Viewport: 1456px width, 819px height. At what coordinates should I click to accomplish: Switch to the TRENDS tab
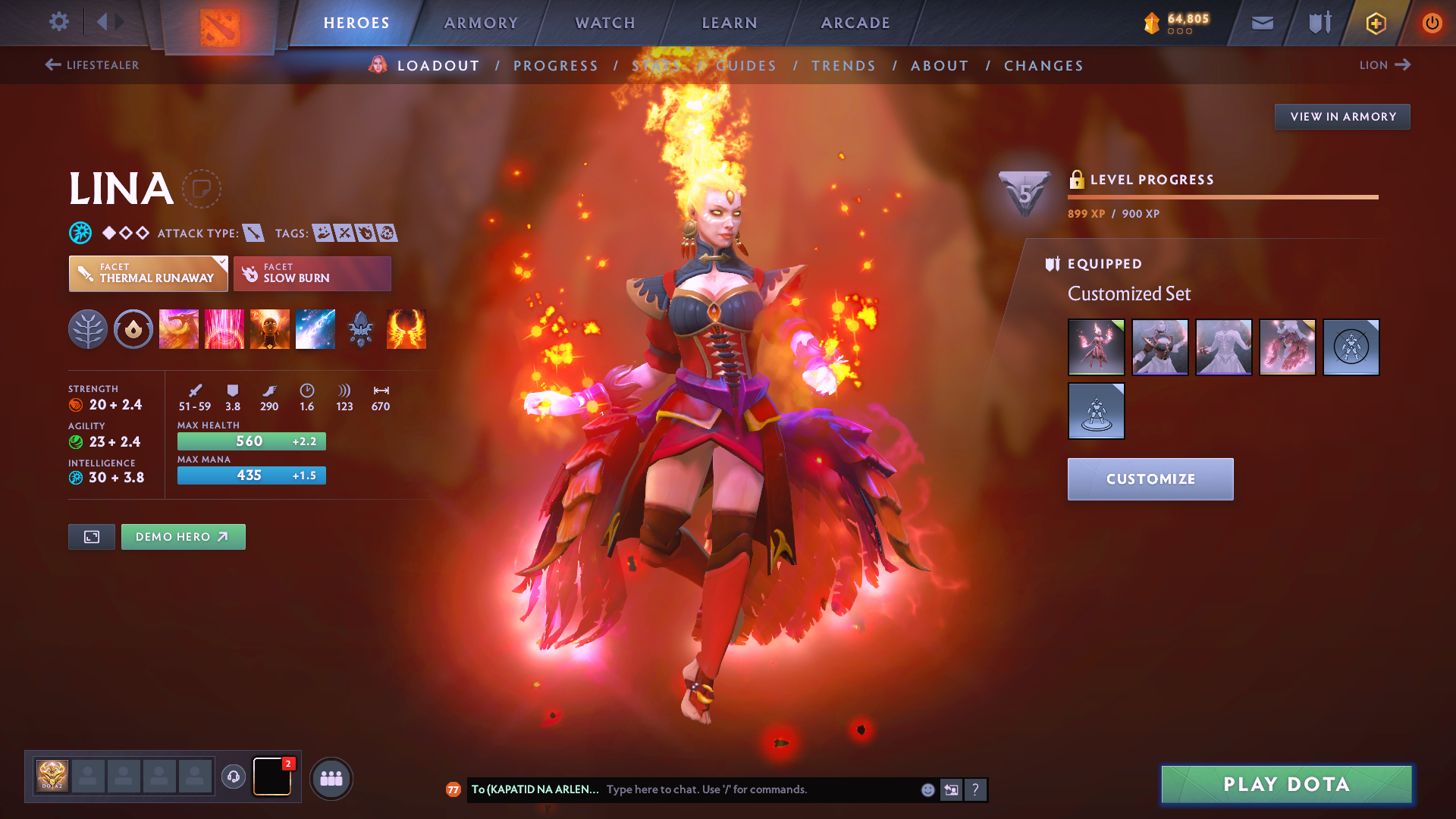point(843,66)
